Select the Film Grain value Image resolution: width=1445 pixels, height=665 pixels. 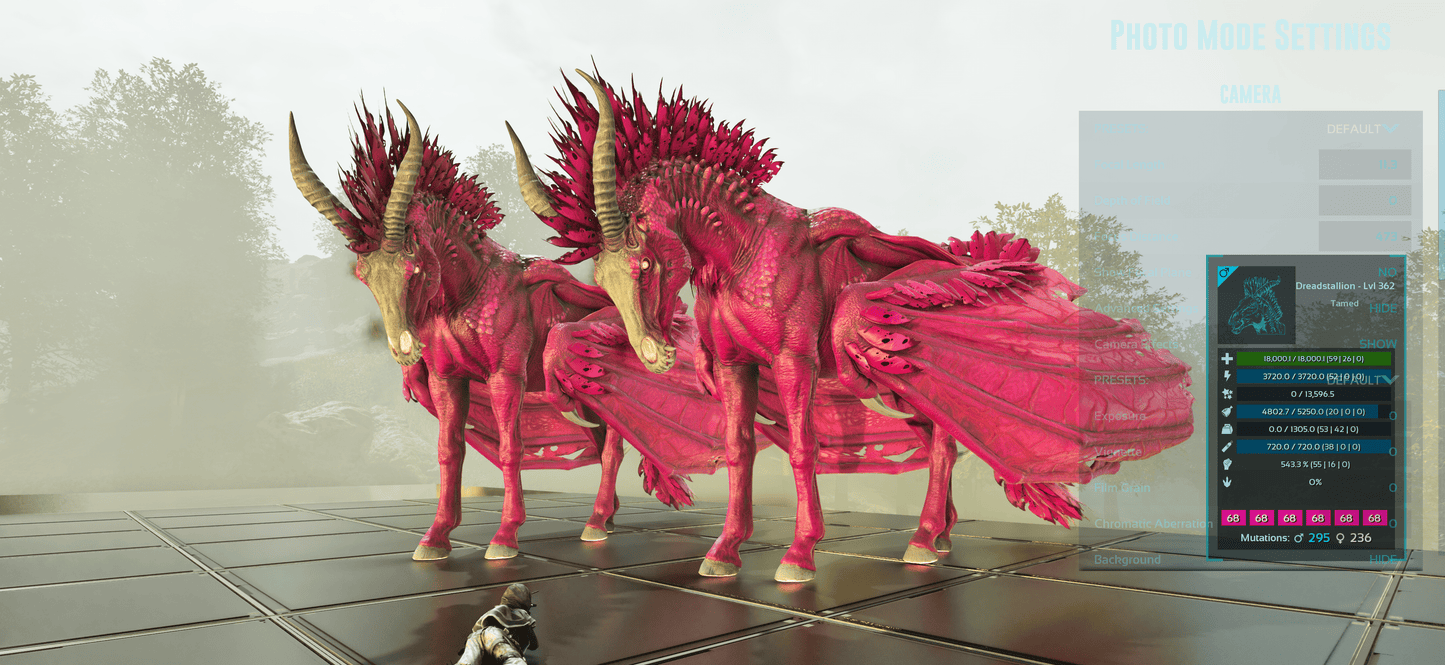pos(1392,488)
